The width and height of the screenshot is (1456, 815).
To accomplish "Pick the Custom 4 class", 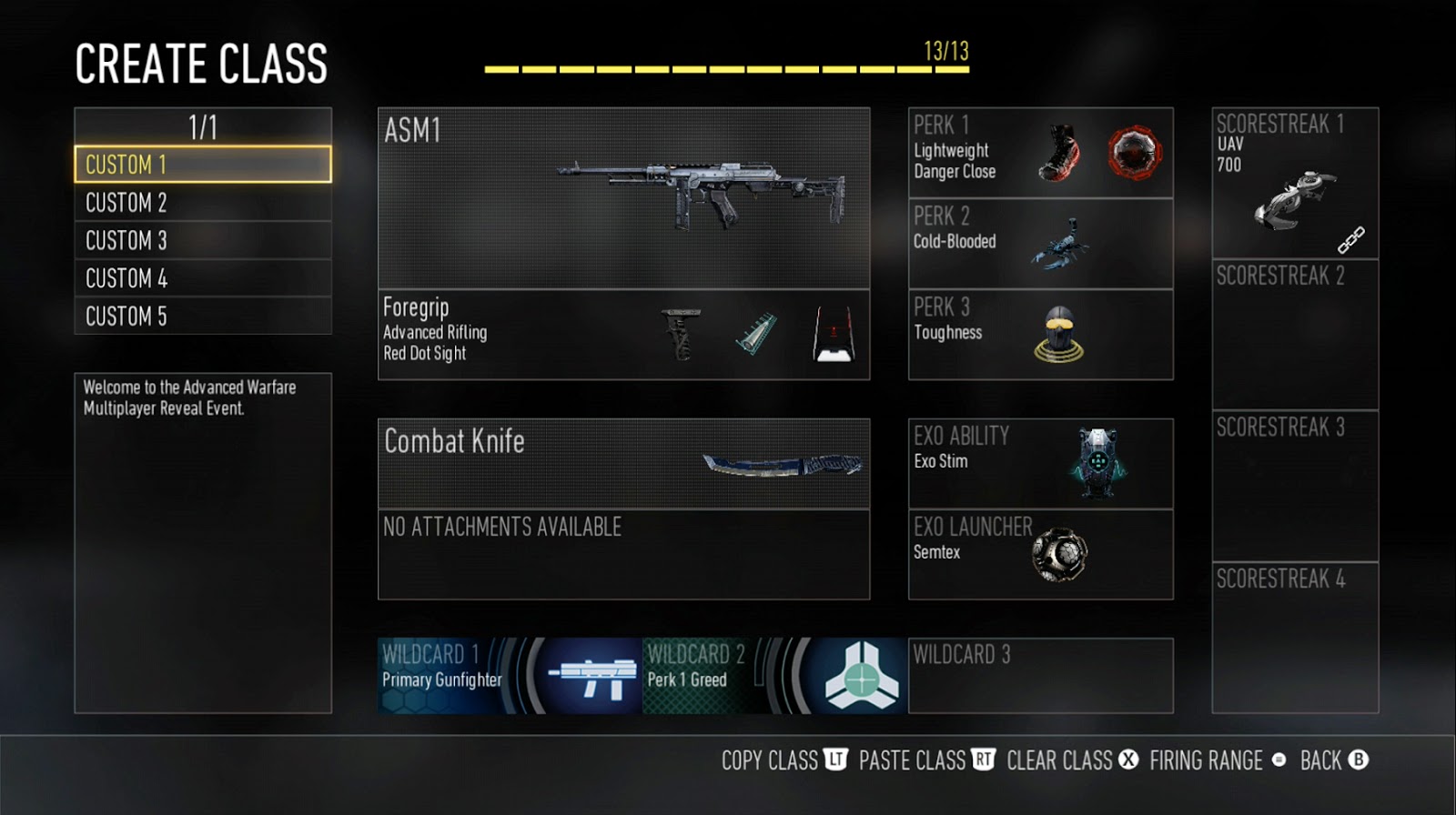I will (x=202, y=278).
